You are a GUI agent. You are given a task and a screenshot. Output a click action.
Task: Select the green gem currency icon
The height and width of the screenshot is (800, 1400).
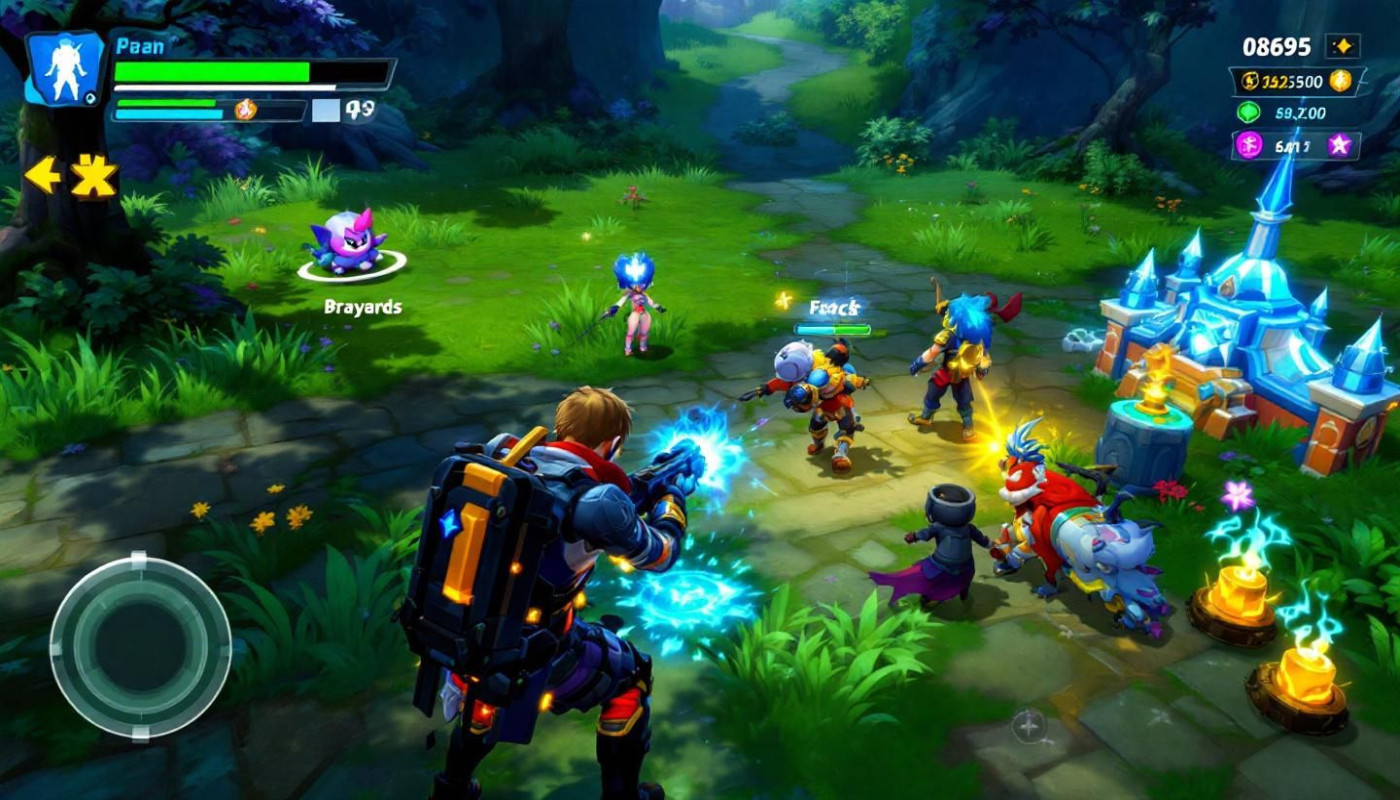point(1249,113)
